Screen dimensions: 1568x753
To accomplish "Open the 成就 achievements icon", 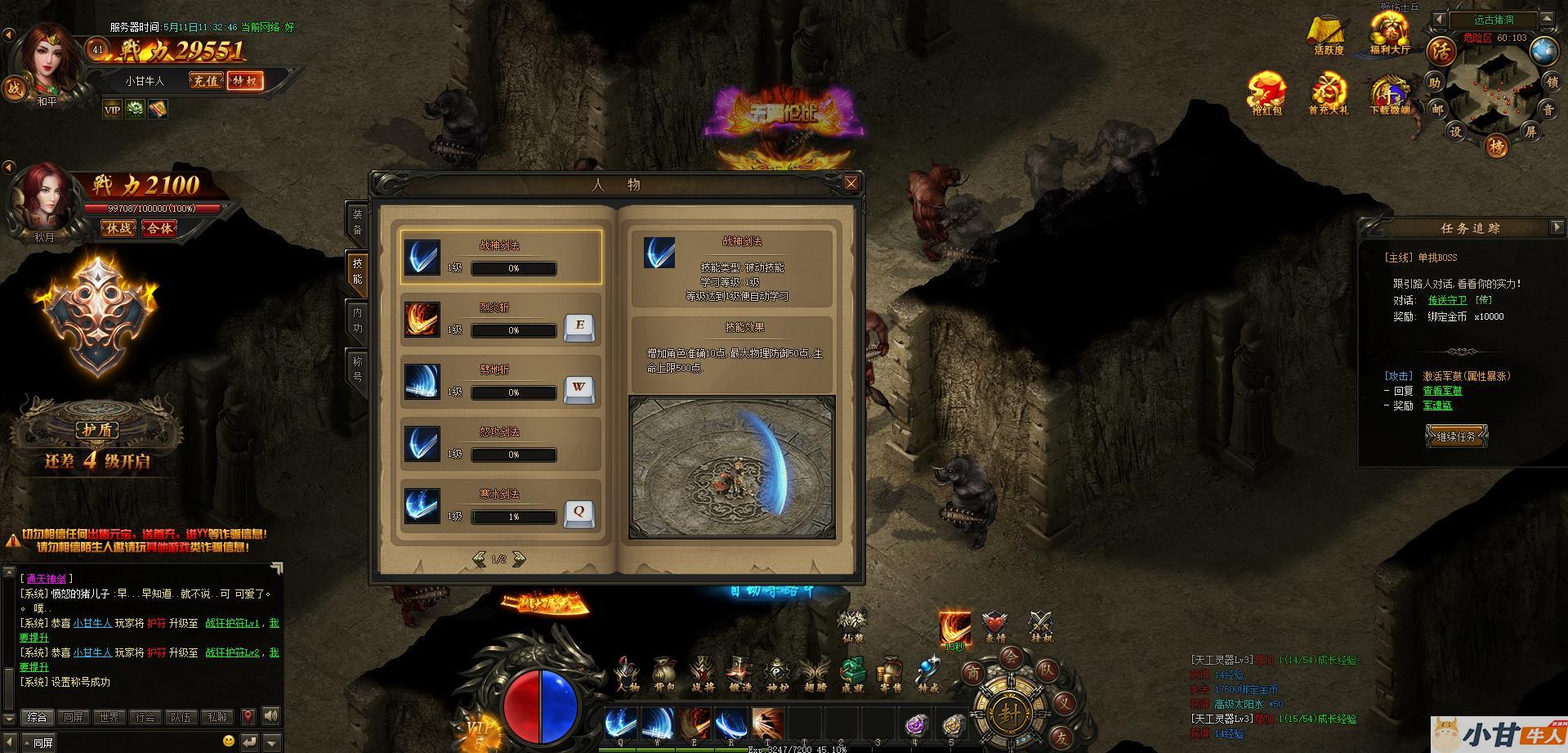I will pyautogui.click(x=852, y=675).
